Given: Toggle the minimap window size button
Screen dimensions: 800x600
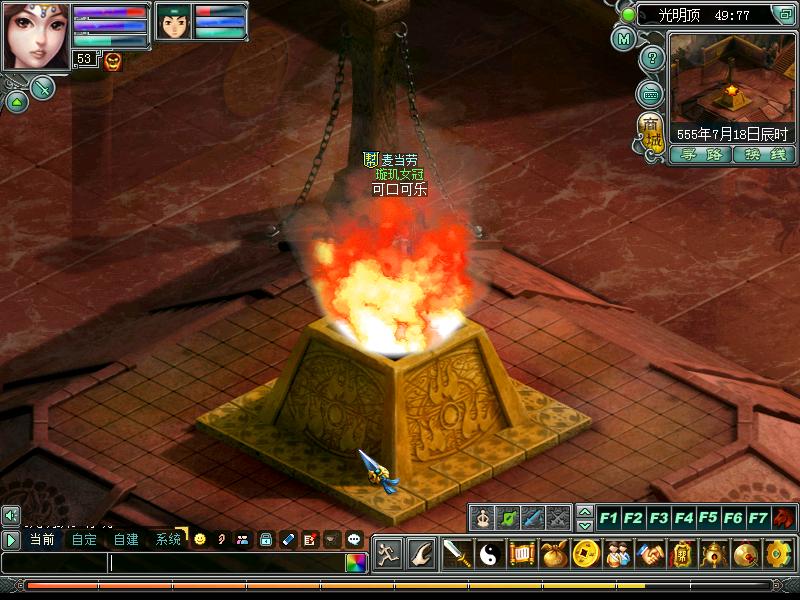Looking at the screenshot, I should click(x=786, y=15).
